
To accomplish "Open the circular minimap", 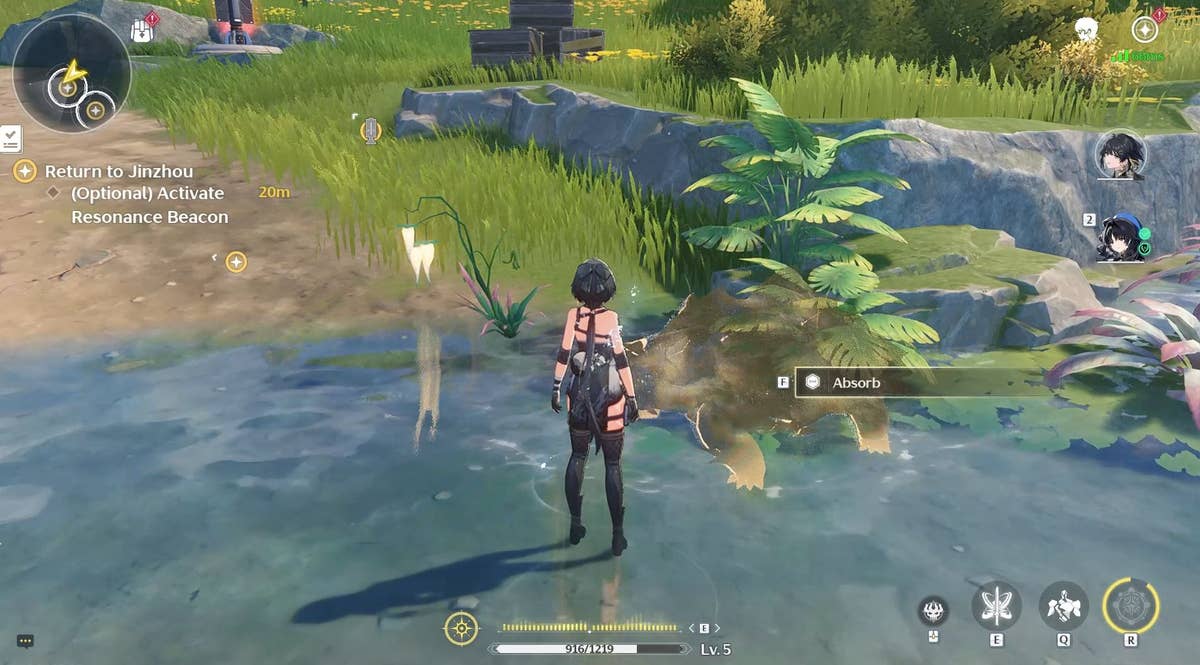I will [71, 72].
